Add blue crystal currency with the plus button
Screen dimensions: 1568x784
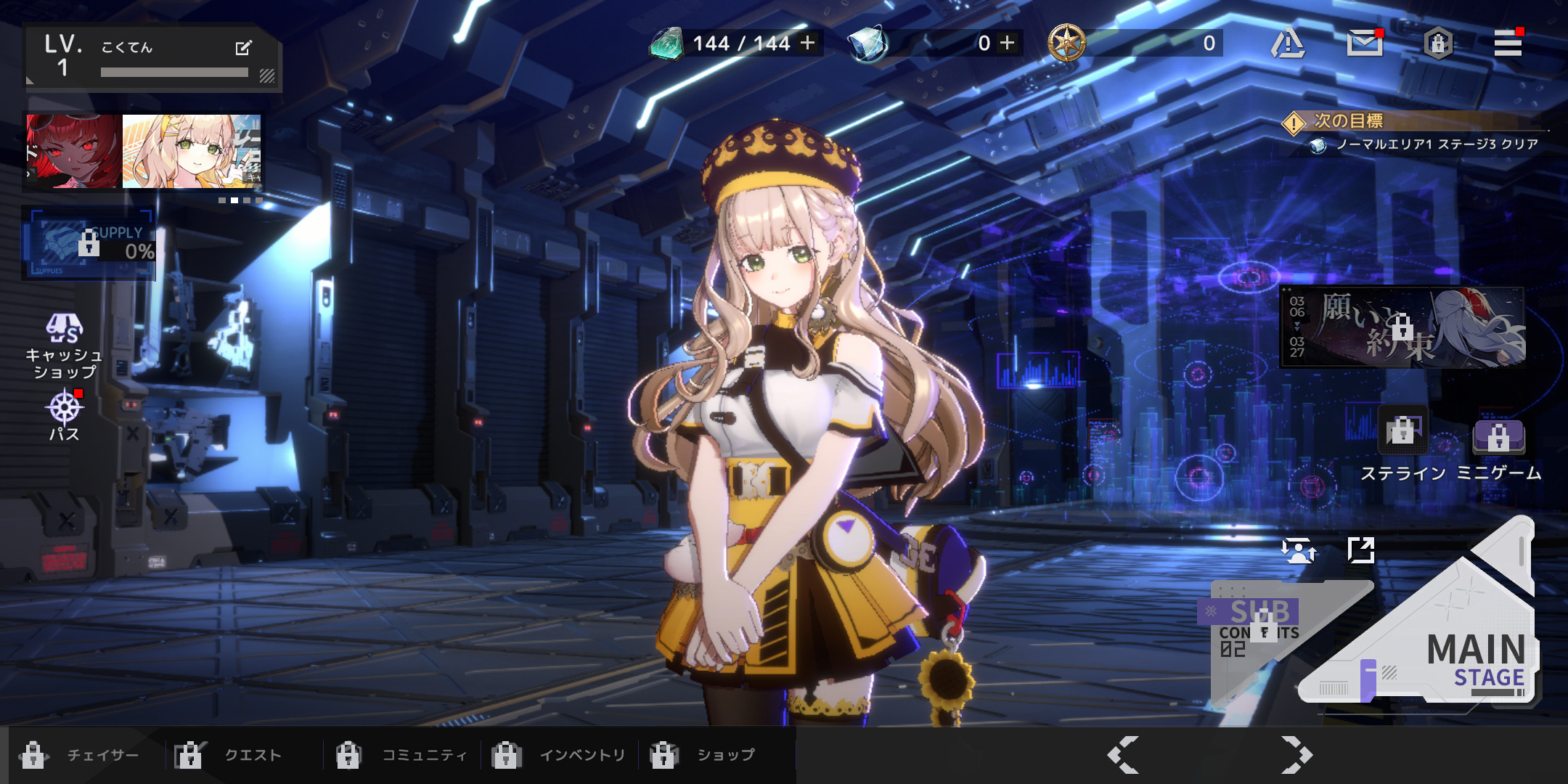(1007, 43)
